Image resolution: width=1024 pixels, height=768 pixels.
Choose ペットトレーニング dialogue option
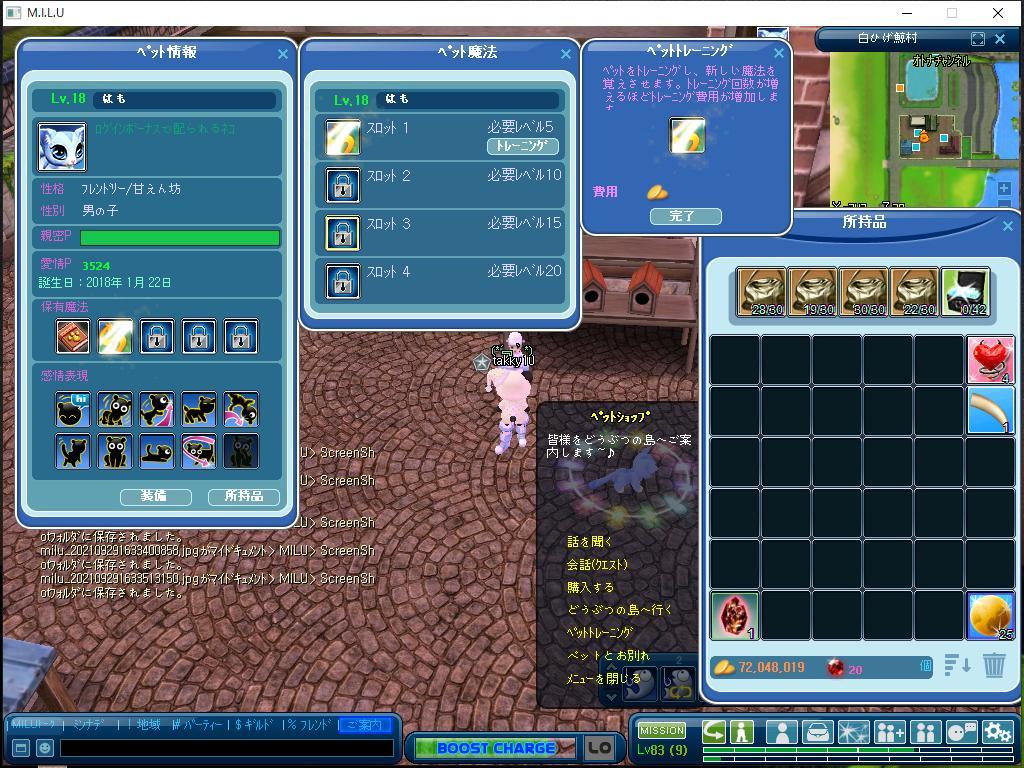coord(600,633)
